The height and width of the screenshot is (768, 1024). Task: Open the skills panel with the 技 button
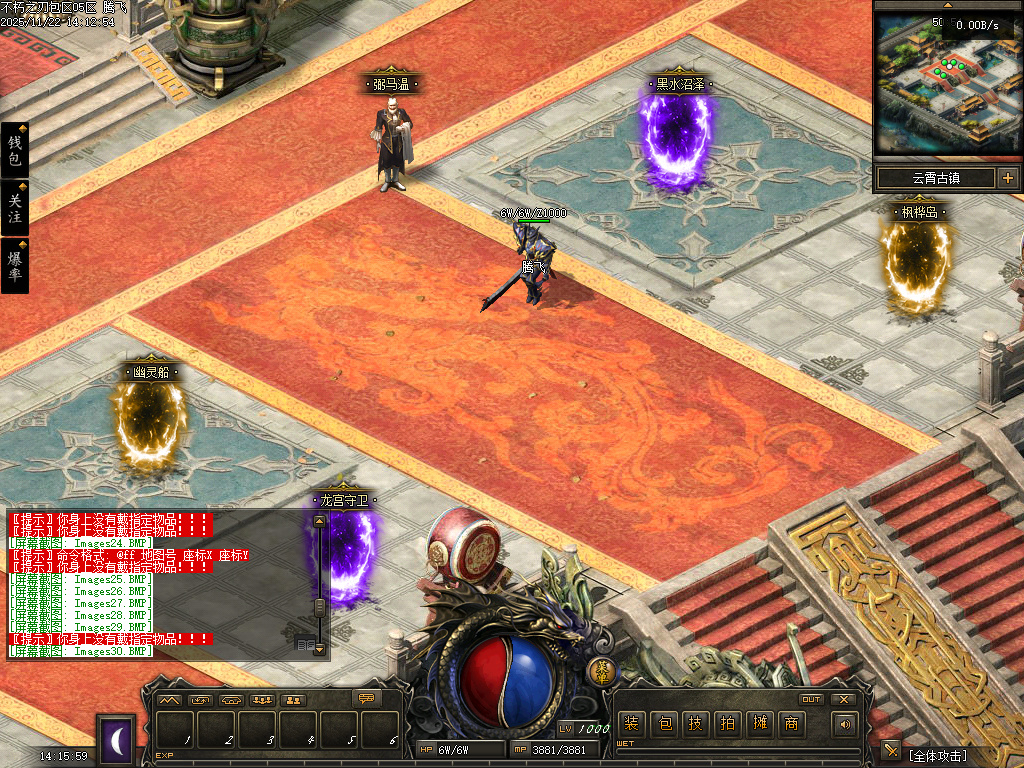(x=696, y=724)
